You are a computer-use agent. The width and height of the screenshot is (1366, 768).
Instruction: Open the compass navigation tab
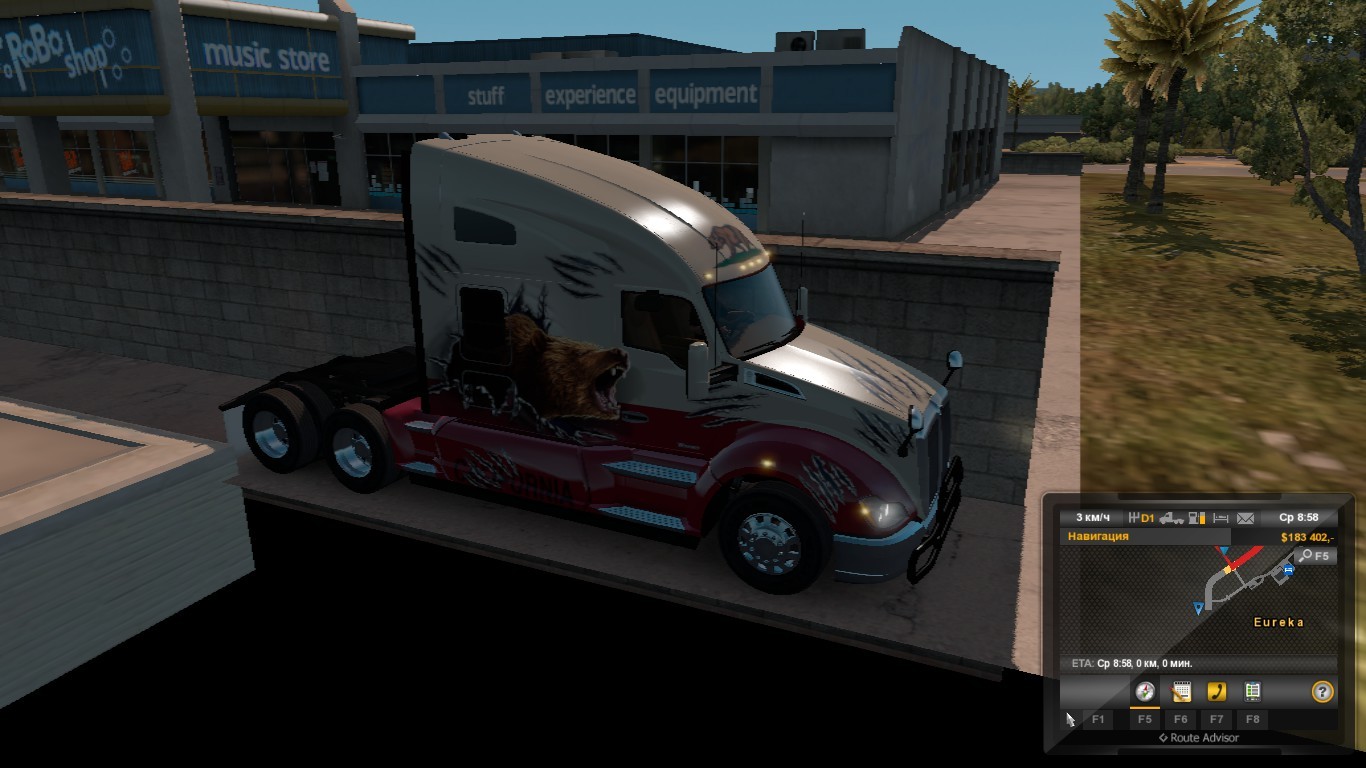point(1145,691)
